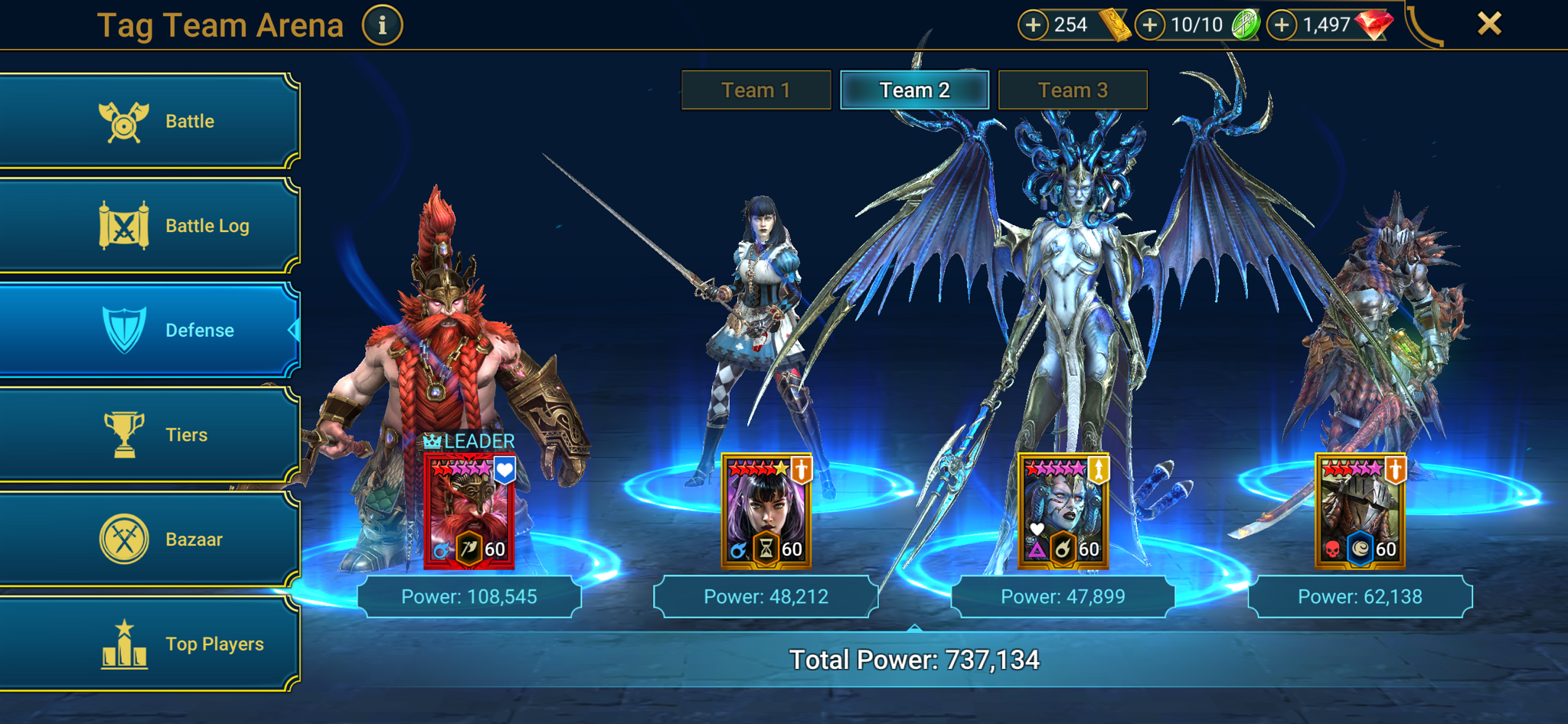
Task: Open the Bazaar crossed-swords icon
Action: coord(125,538)
